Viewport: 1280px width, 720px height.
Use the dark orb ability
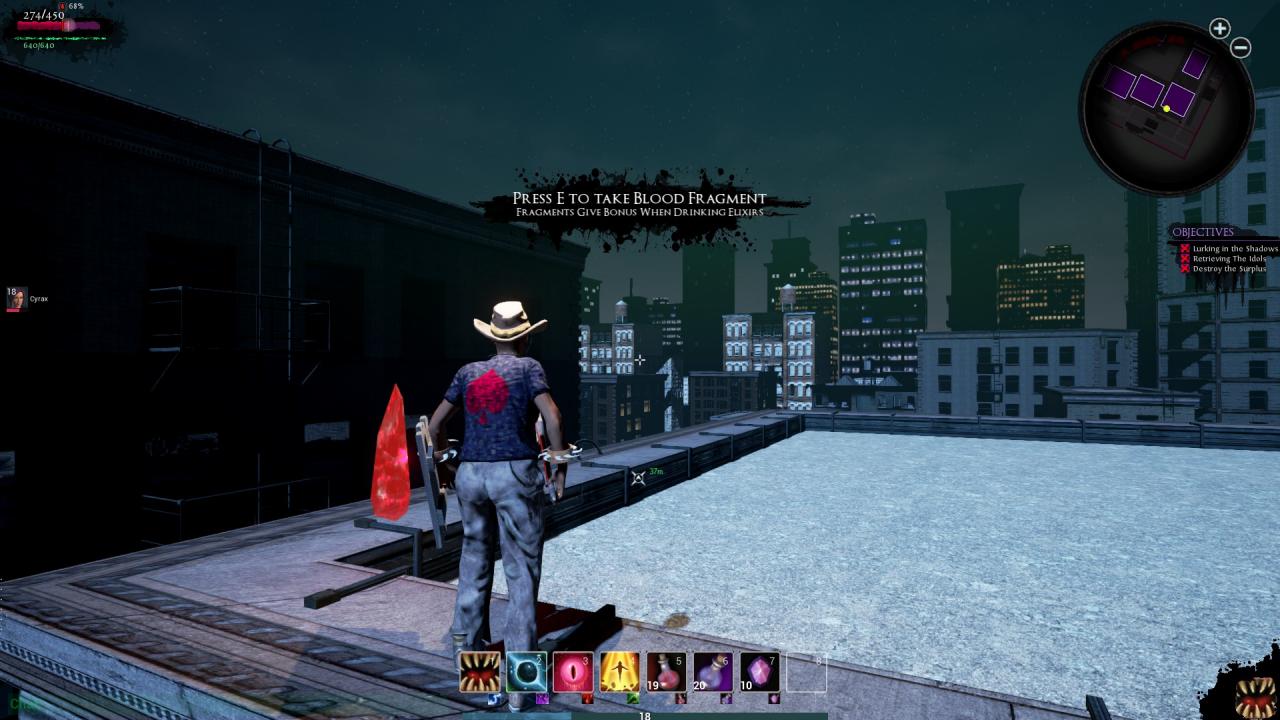[526, 672]
